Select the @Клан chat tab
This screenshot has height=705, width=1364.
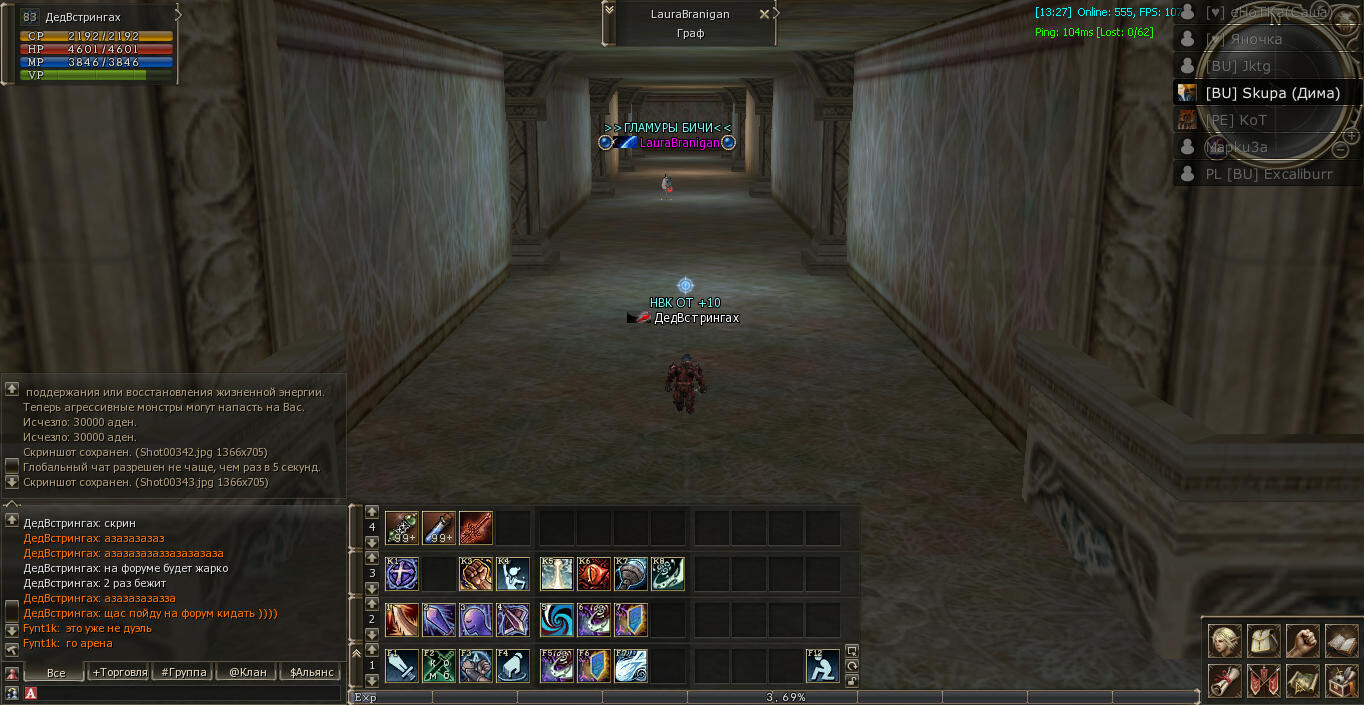(x=247, y=672)
